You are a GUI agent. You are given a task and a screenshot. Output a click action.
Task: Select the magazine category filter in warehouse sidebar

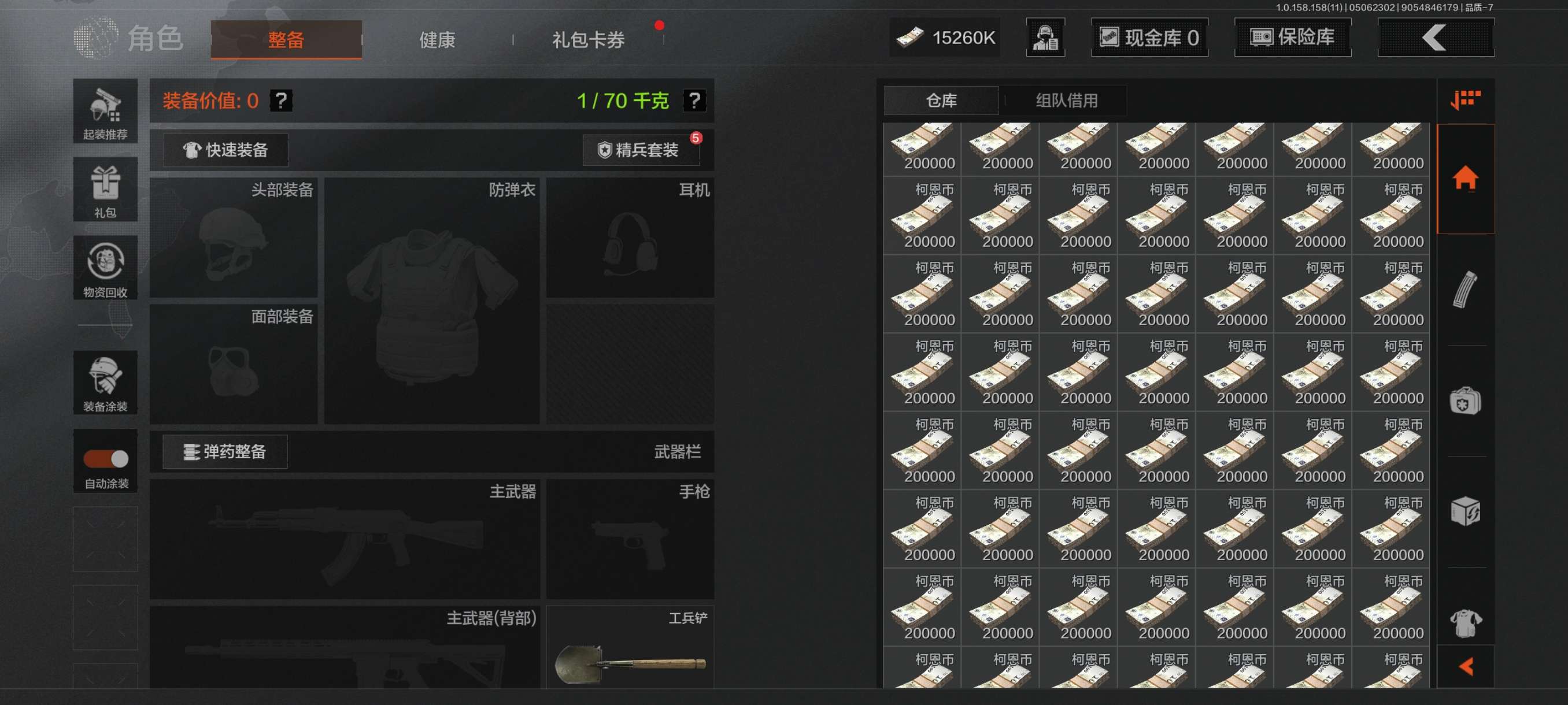[x=1465, y=292]
